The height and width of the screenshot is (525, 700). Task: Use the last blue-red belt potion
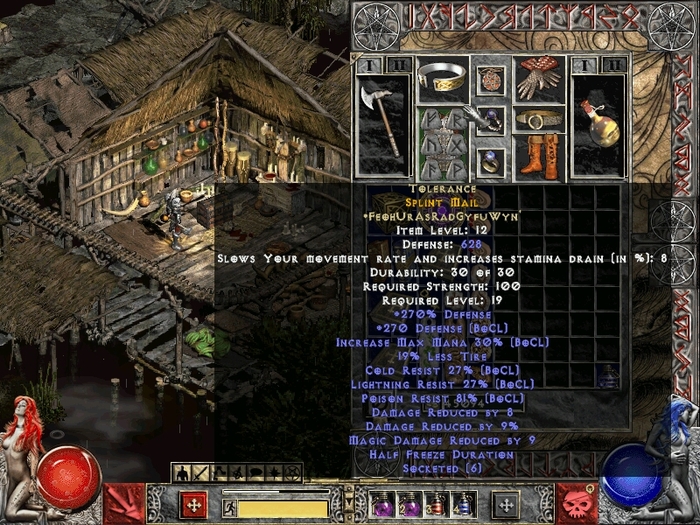pyautogui.click(x=460, y=504)
